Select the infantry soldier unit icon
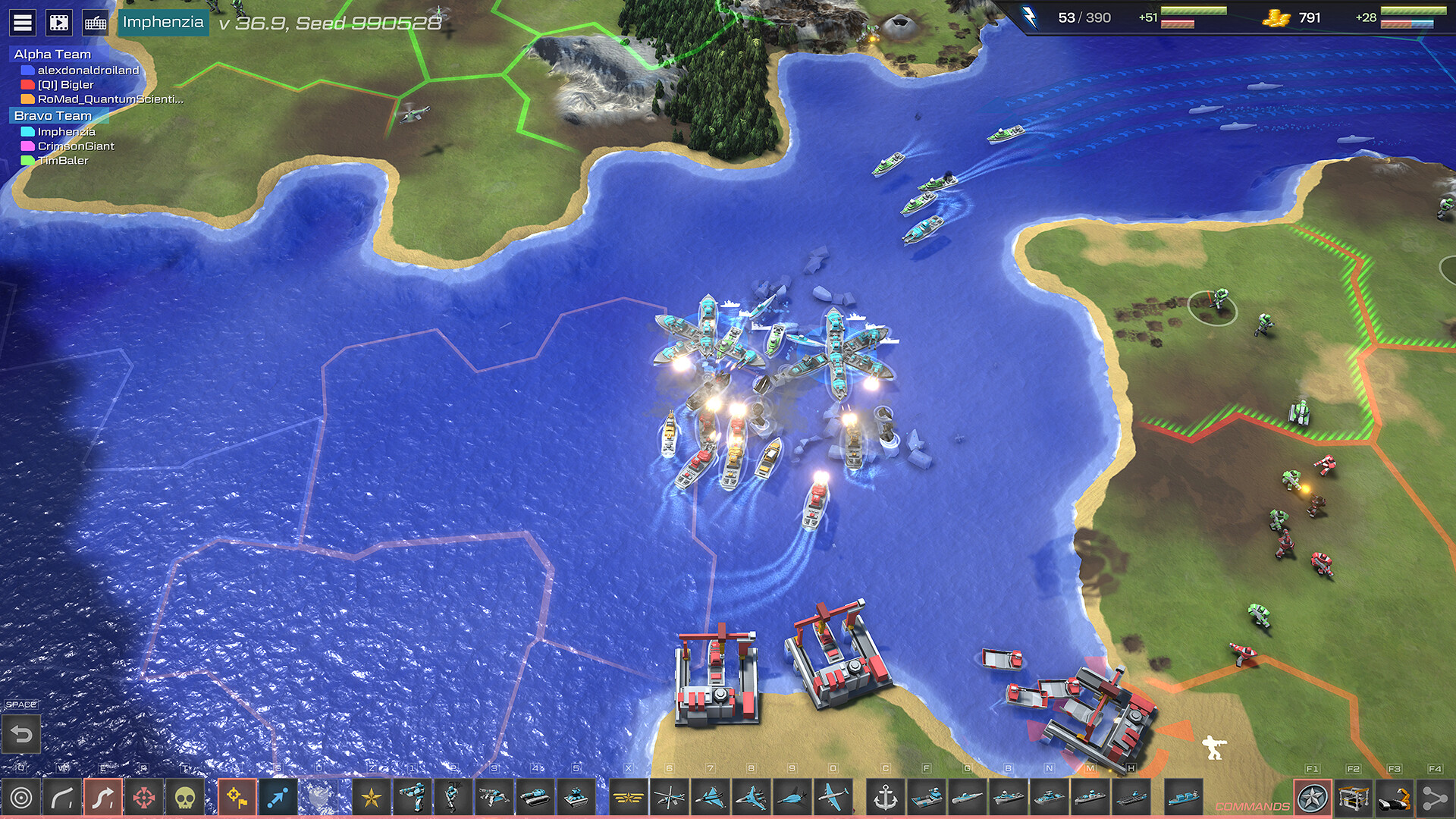The image size is (1456, 819). pyautogui.click(x=410, y=798)
